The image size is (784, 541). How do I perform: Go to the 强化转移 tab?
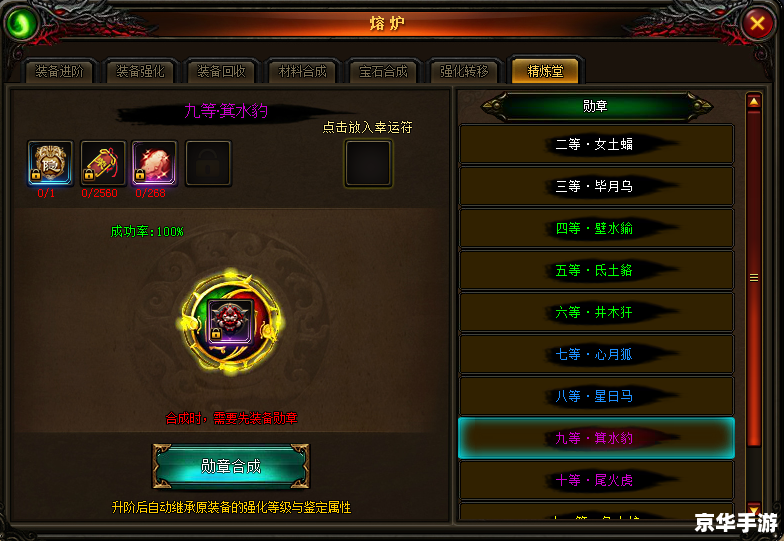pyautogui.click(x=465, y=71)
